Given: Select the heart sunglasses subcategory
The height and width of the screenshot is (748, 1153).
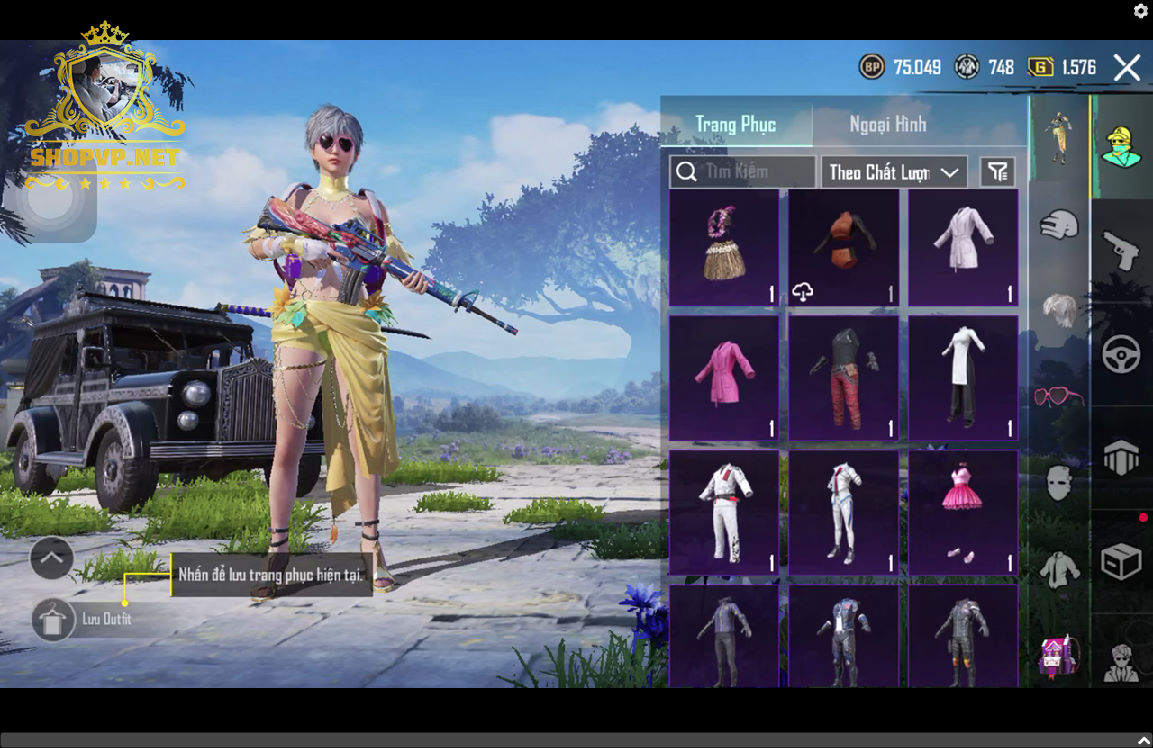Looking at the screenshot, I should coord(1059,397).
